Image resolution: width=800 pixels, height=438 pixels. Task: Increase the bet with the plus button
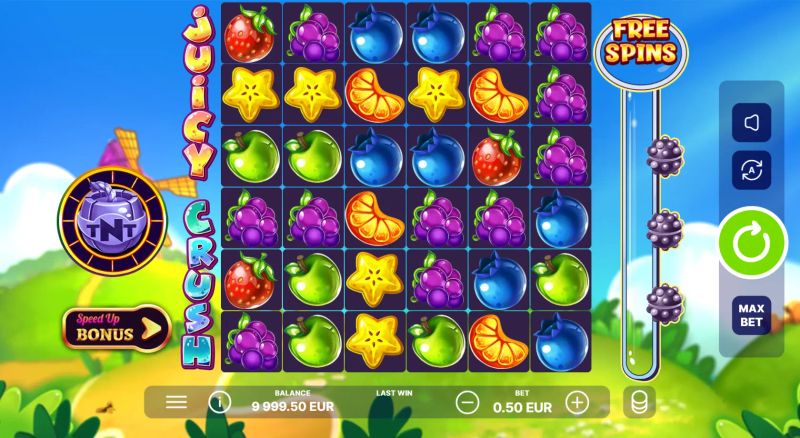577,402
